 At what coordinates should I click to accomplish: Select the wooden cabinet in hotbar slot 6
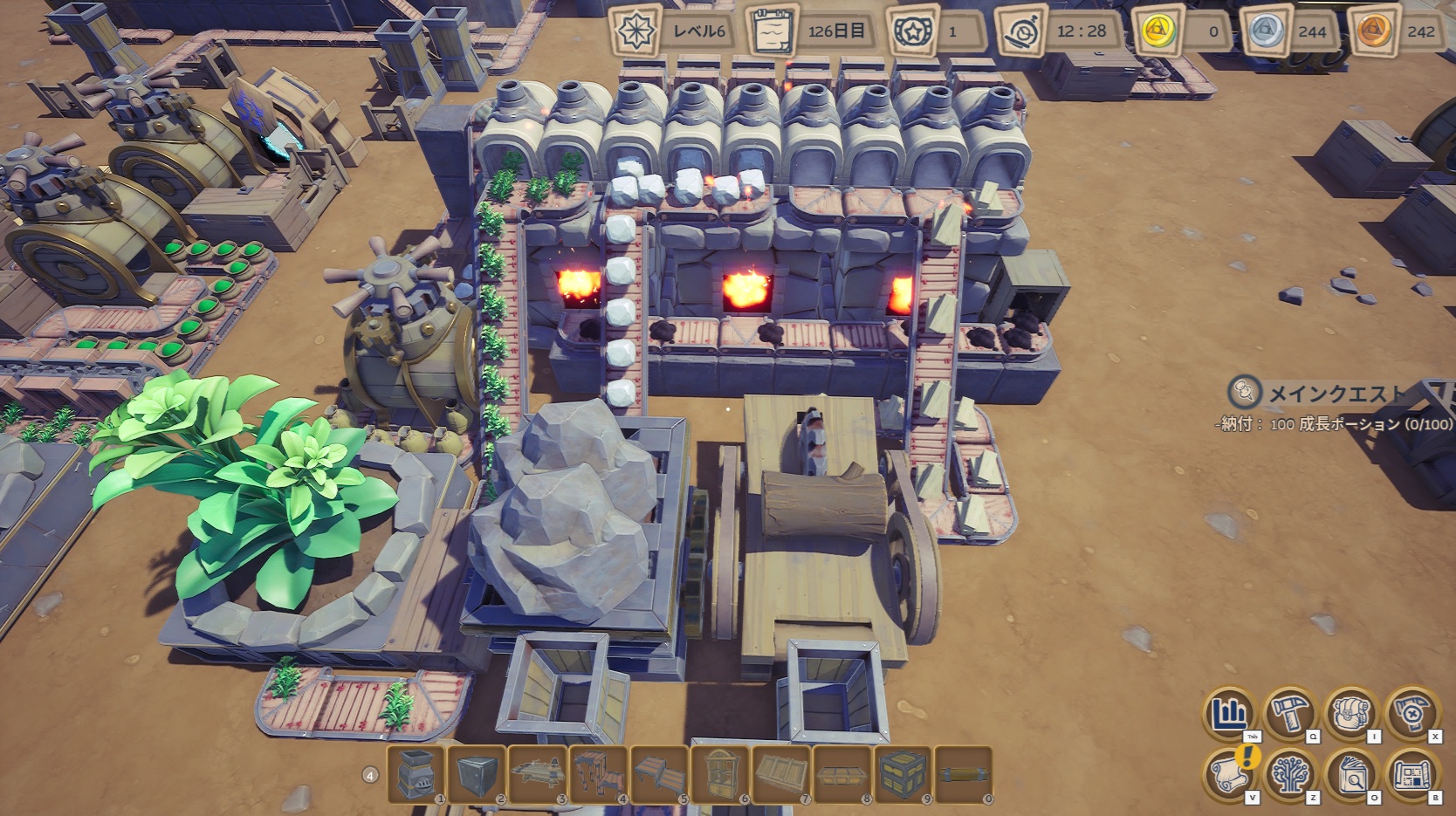(721, 773)
